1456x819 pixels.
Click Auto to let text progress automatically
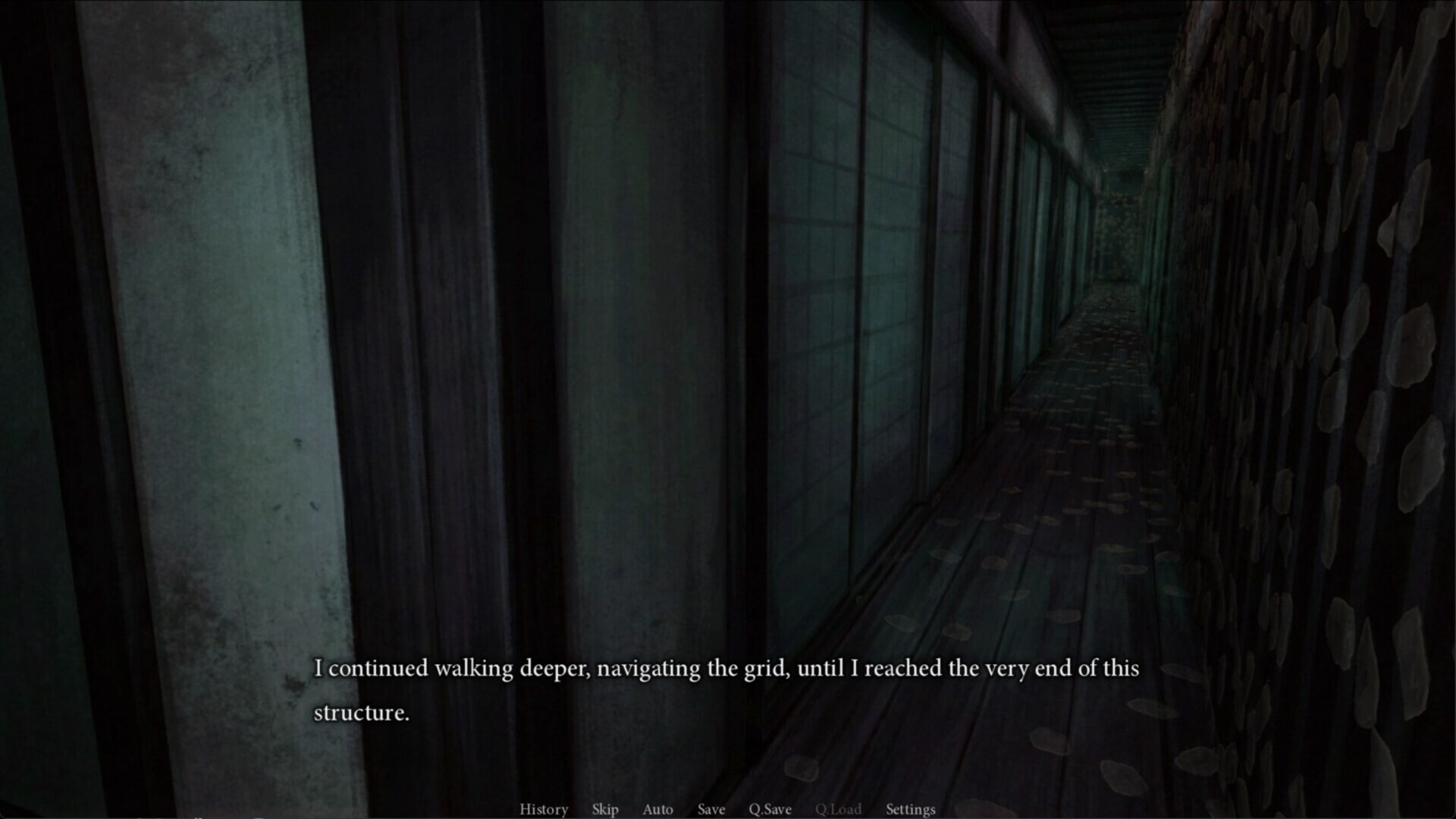pyautogui.click(x=657, y=809)
